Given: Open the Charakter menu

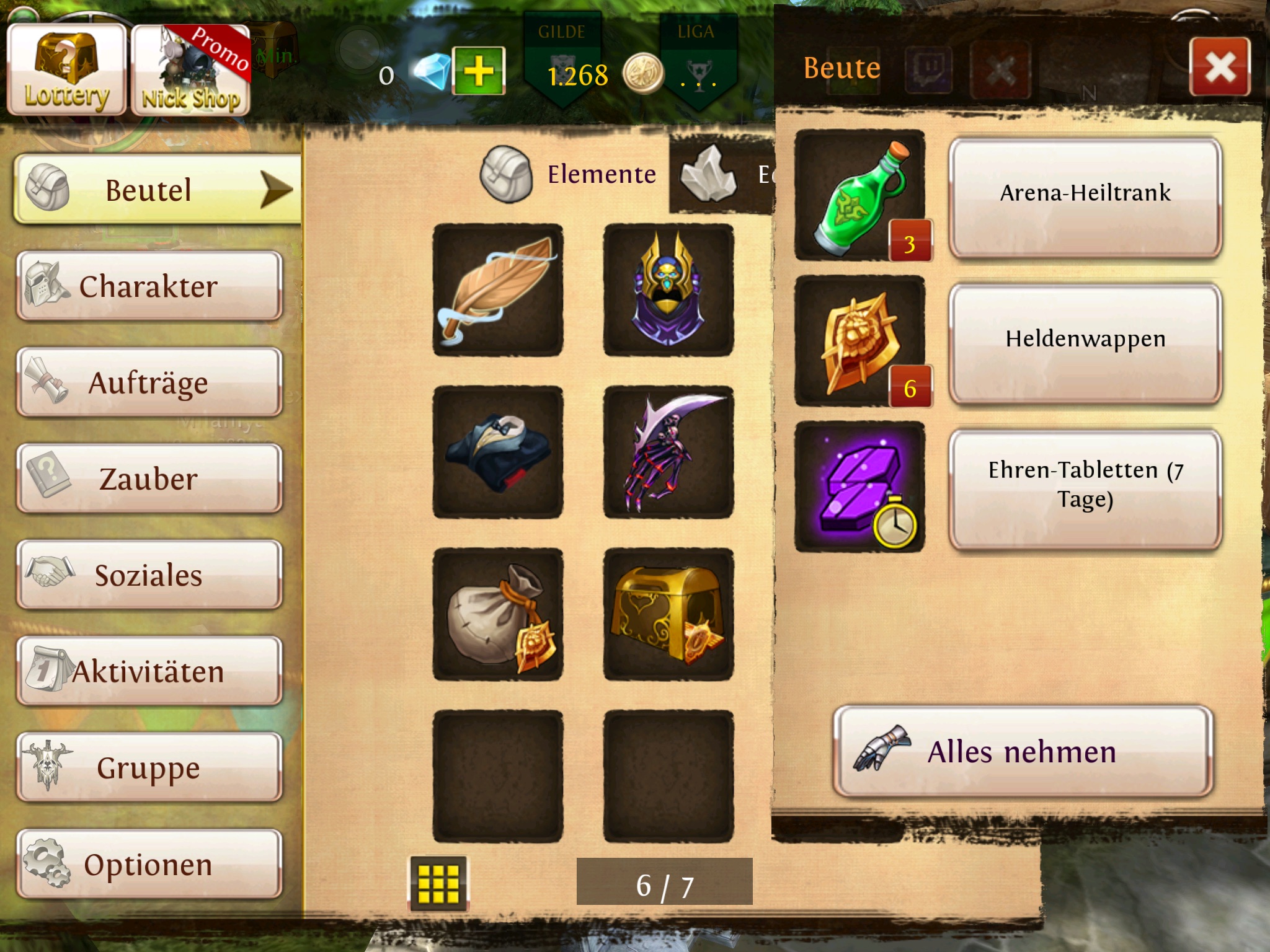Looking at the screenshot, I should click(149, 286).
